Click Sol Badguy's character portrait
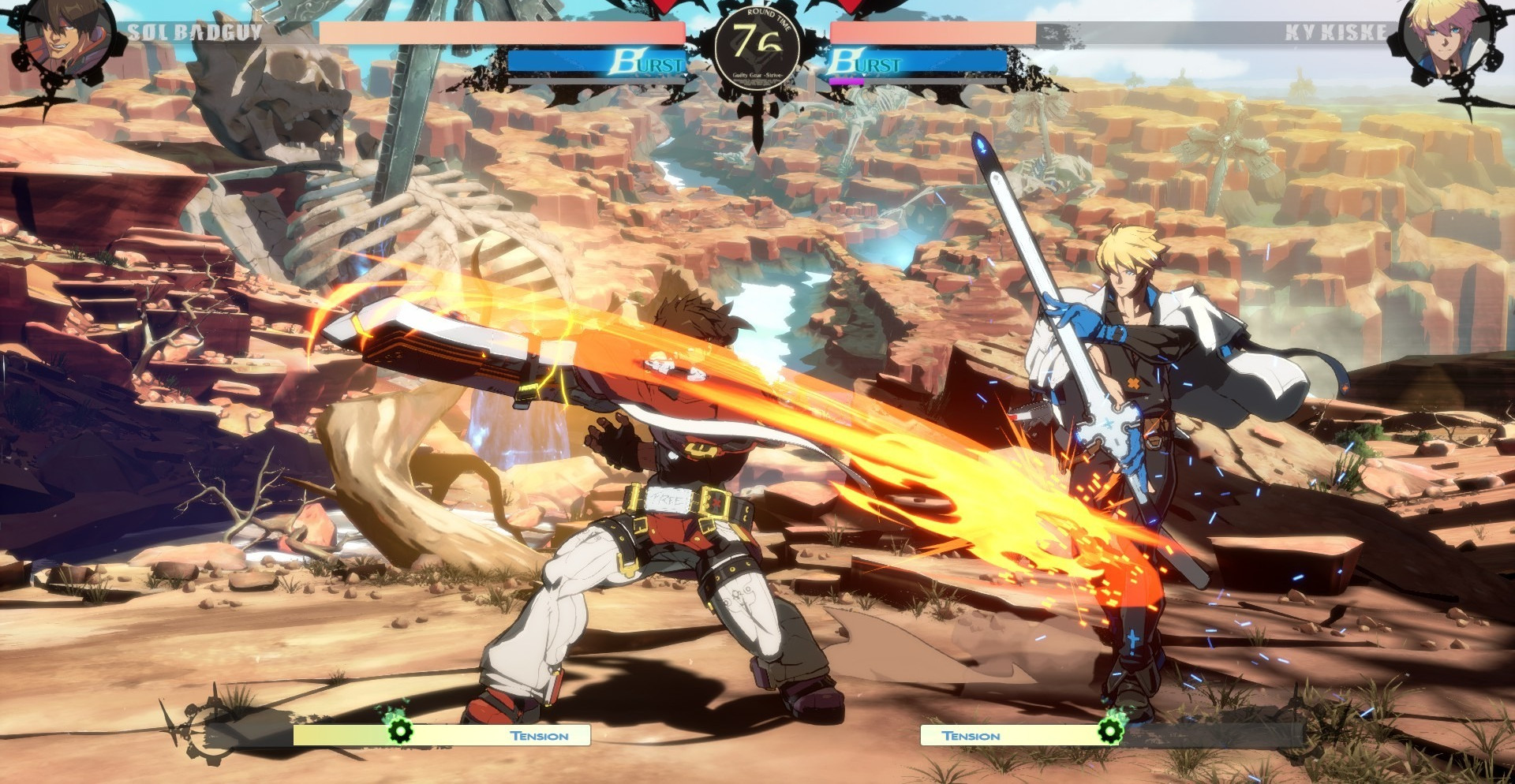This screenshot has height=784, width=1515. pos(65,38)
